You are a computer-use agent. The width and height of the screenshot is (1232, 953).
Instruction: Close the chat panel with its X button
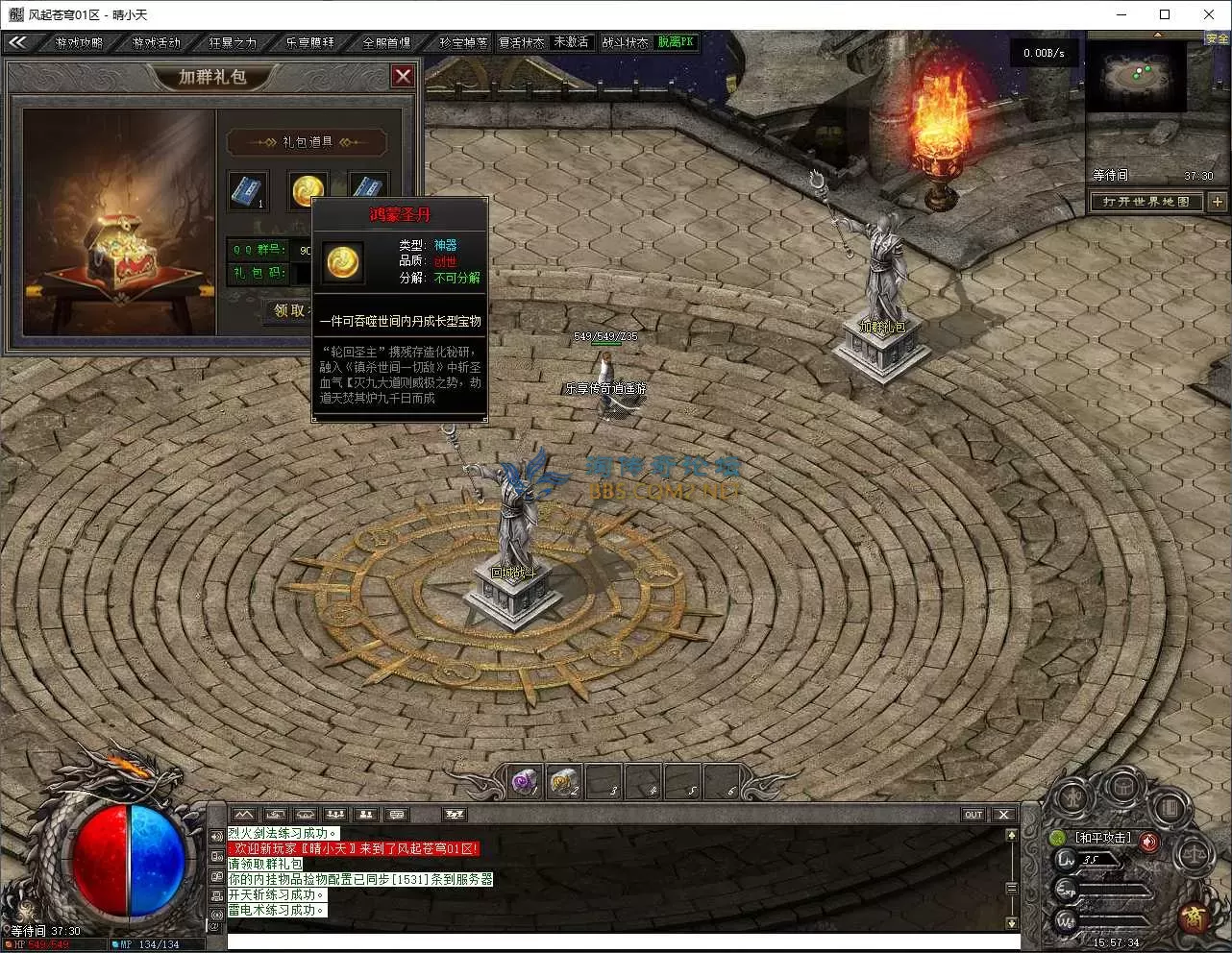[x=1003, y=815]
